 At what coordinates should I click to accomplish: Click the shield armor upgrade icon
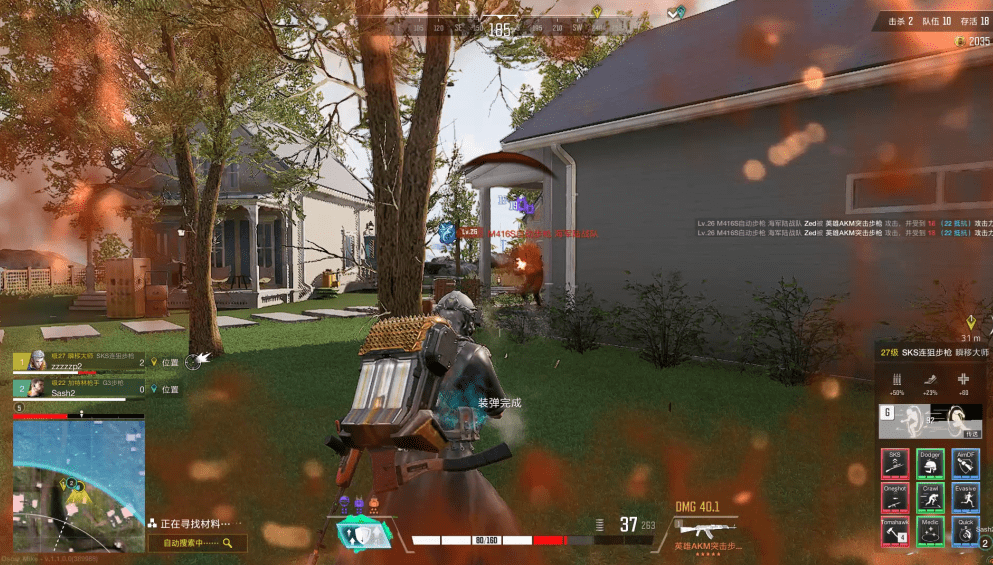pos(363,534)
